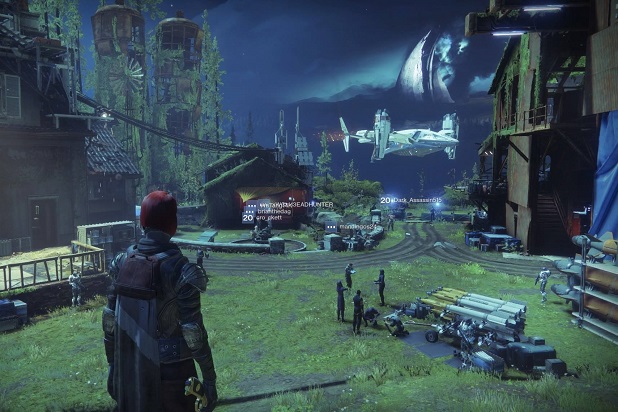Image resolution: width=618 pixels, height=412 pixels.
Task: Select the Dark_Assassin615 player nameplate
Action: [414, 200]
